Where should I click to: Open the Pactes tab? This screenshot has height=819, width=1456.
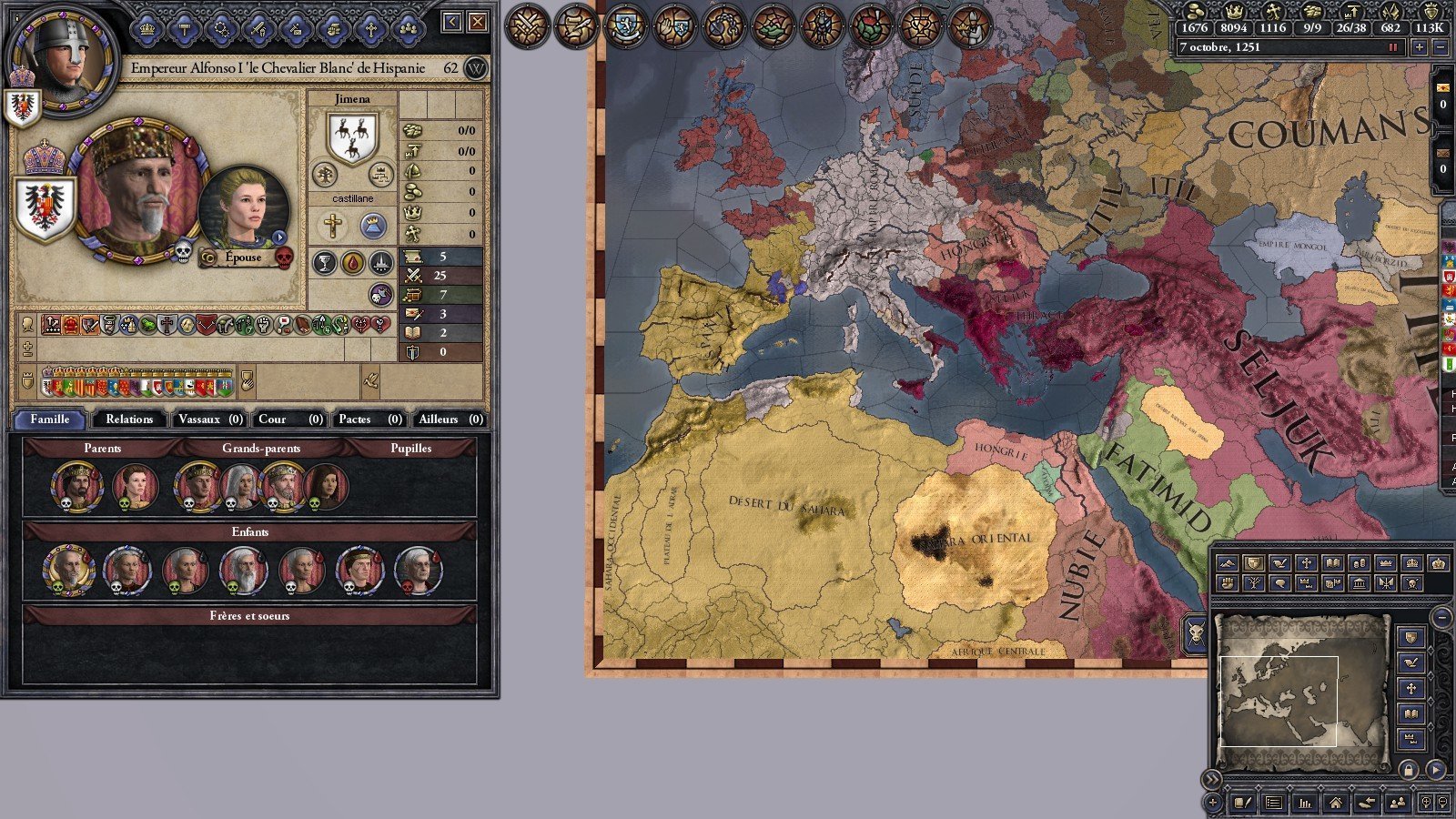(x=369, y=420)
